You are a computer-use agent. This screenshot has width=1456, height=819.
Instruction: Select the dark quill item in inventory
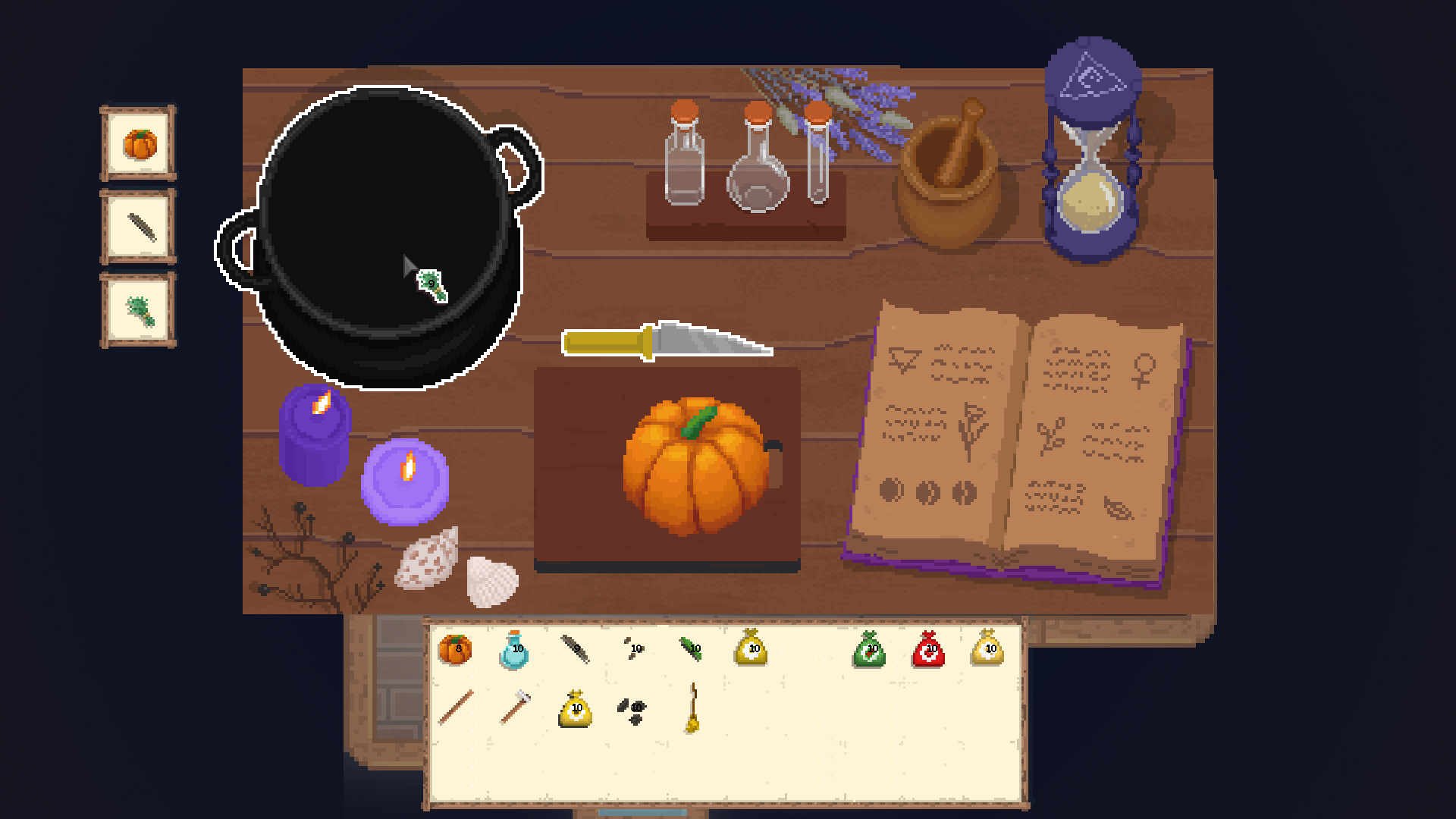573,648
